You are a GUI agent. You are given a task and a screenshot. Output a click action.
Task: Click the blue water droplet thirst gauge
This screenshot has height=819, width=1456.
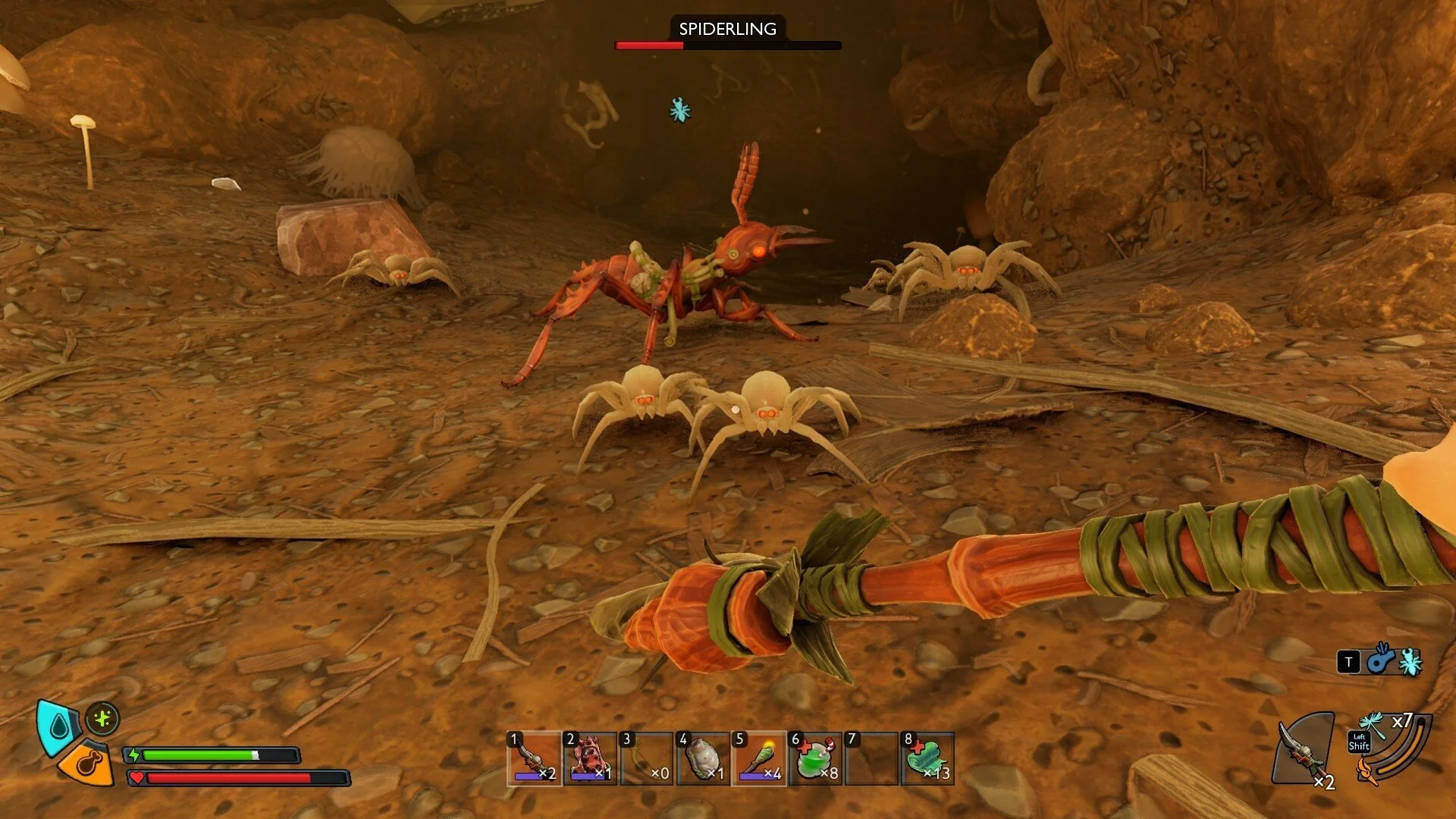tap(58, 726)
